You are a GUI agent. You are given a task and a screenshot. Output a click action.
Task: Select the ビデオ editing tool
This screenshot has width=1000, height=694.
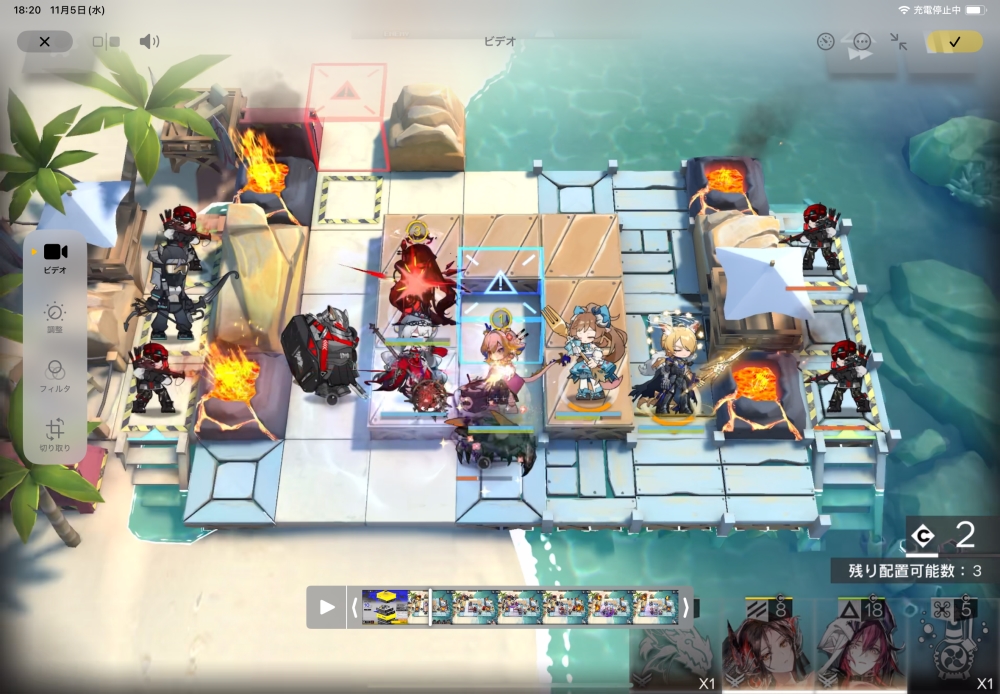click(x=55, y=257)
